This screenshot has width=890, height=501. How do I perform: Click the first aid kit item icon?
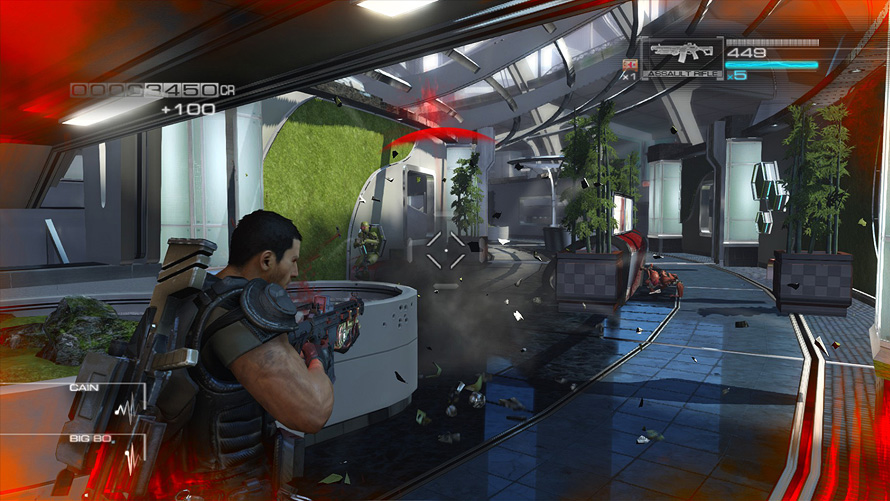(x=629, y=66)
